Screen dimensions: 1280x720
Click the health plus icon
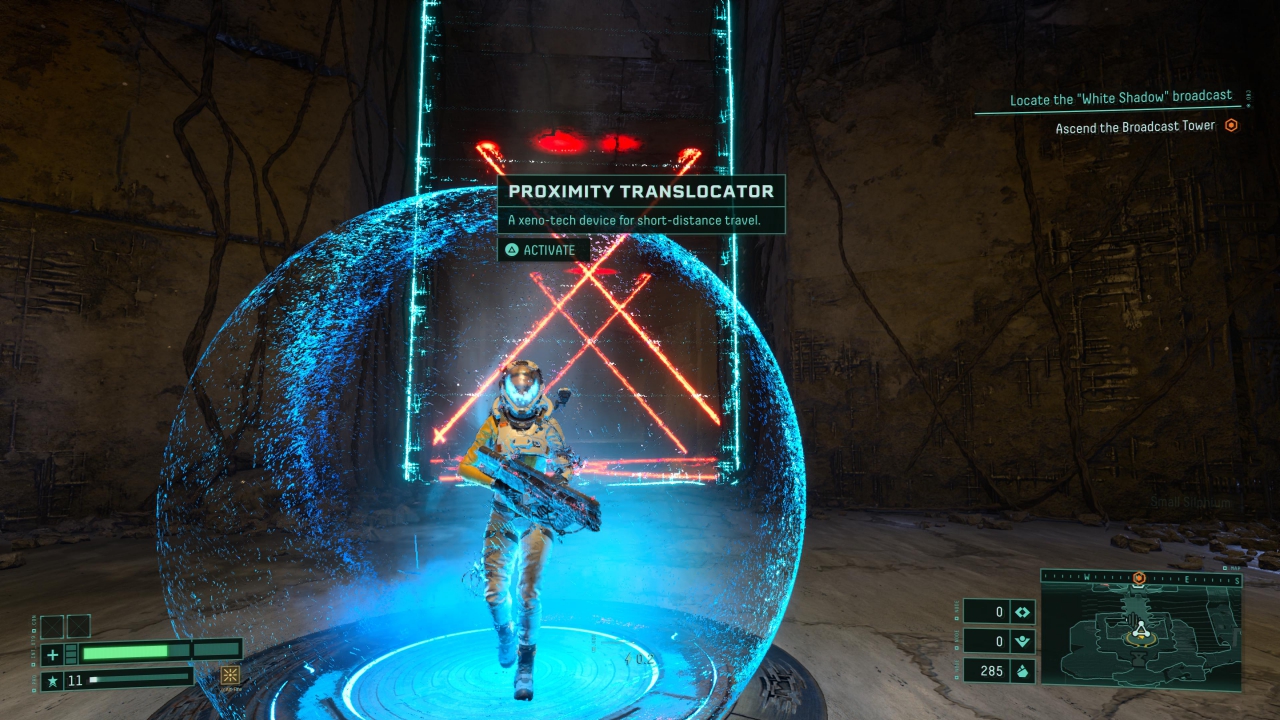[53, 655]
